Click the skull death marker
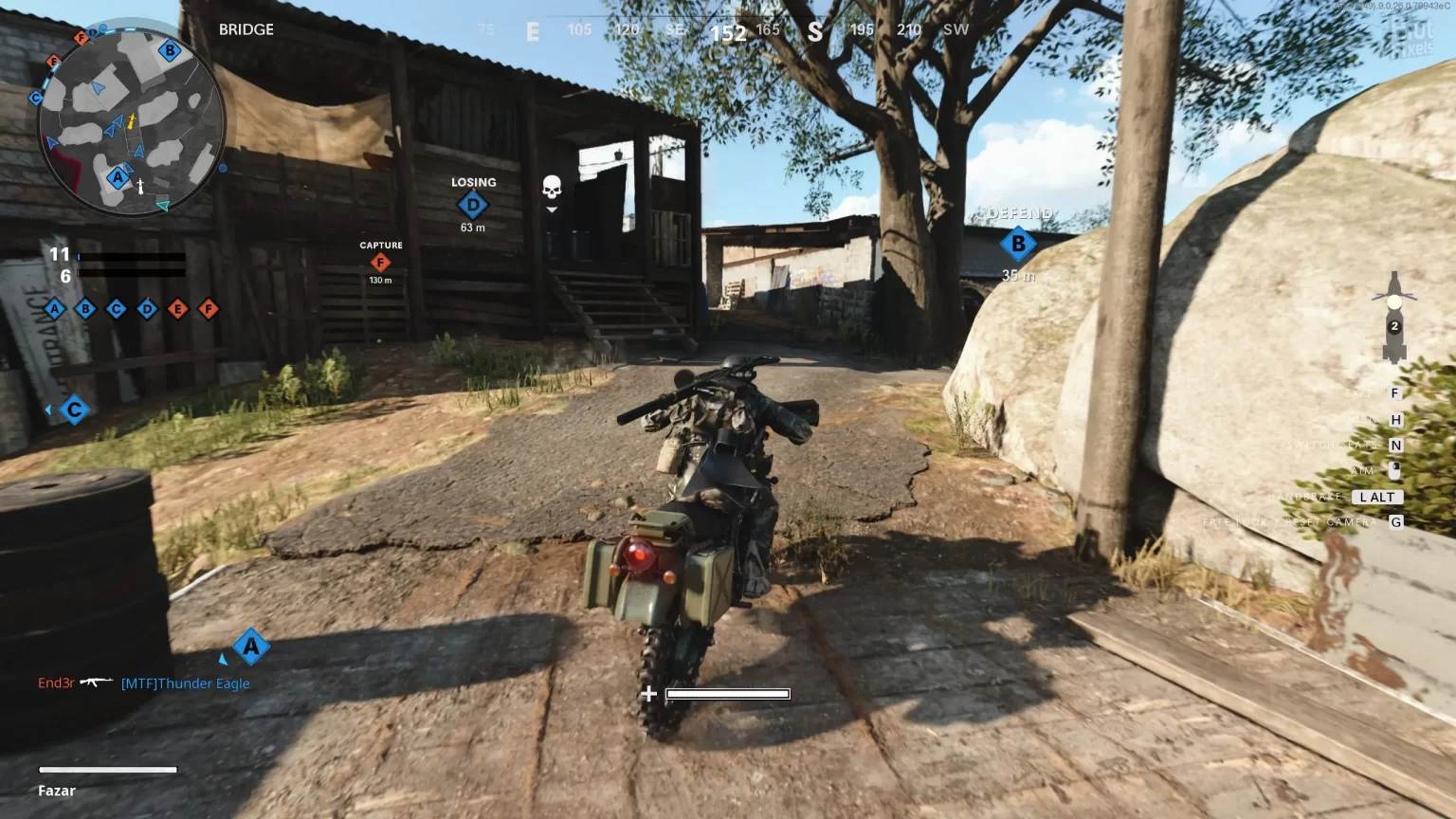The width and height of the screenshot is (1456, 819). click(x=552, y=188)
